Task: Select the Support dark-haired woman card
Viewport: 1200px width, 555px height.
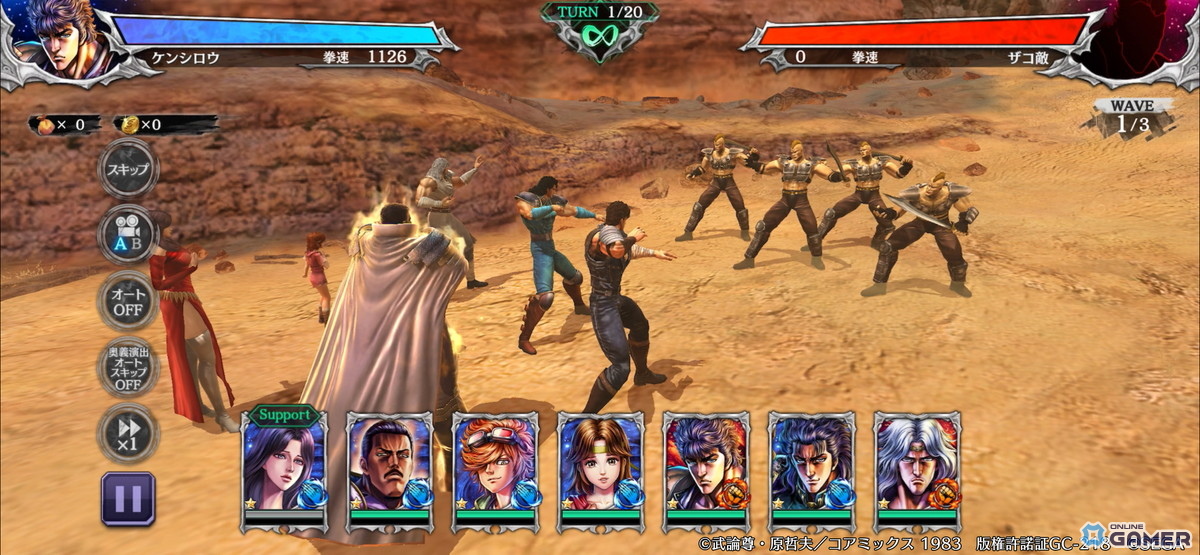Action: [x=284, y=465]
